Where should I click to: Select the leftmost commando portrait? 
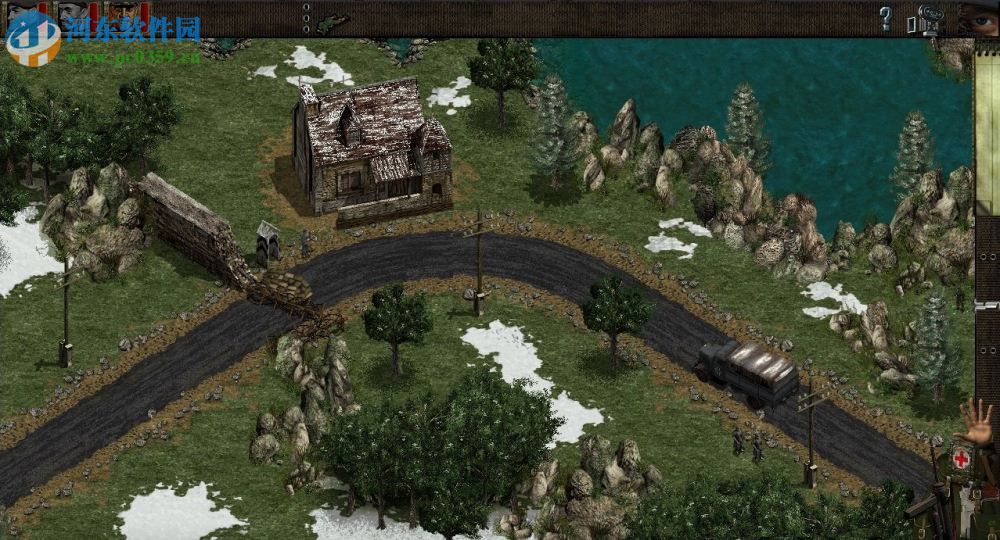24,15
